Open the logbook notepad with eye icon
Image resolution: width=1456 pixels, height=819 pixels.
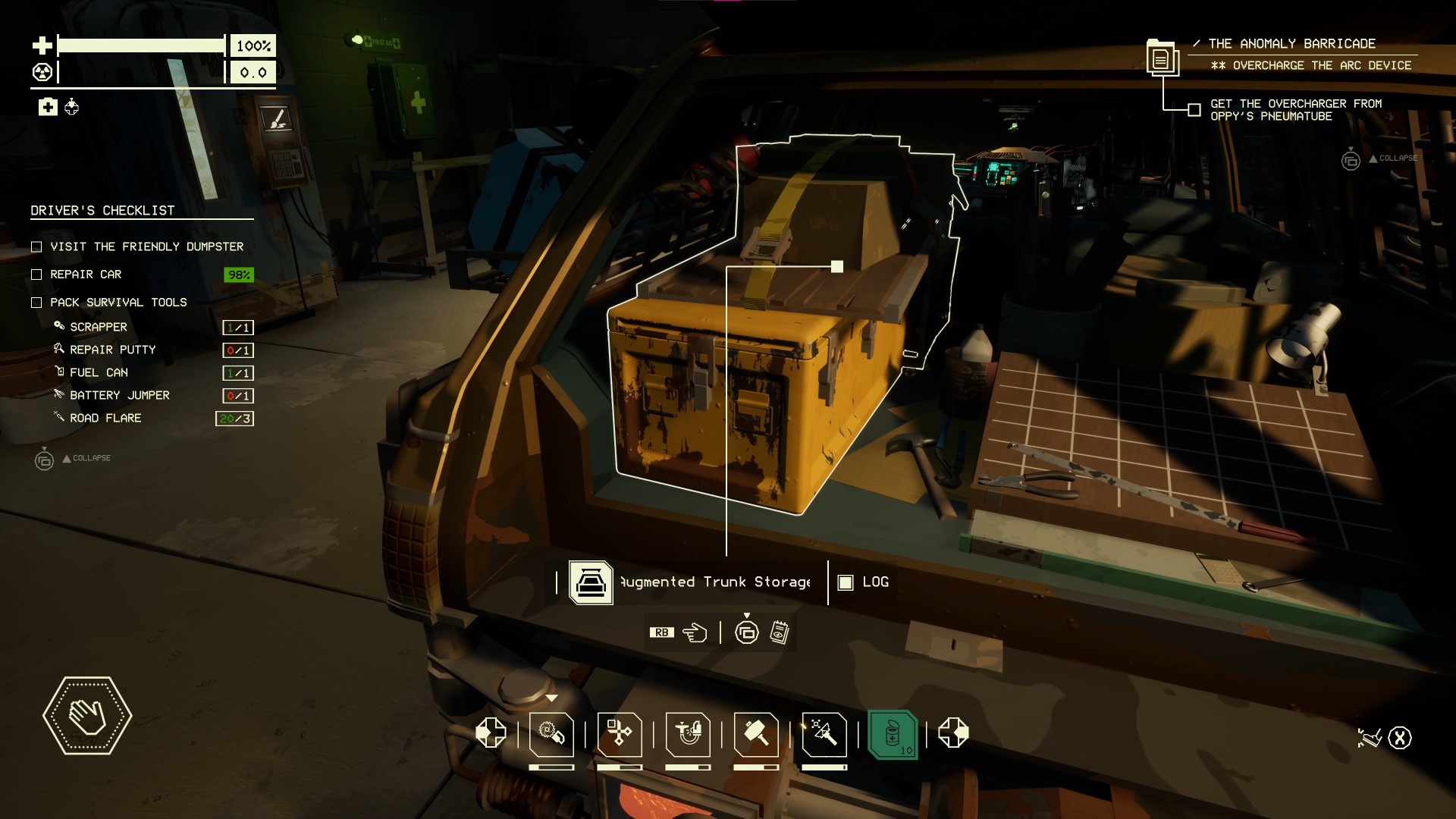(780, 632)
